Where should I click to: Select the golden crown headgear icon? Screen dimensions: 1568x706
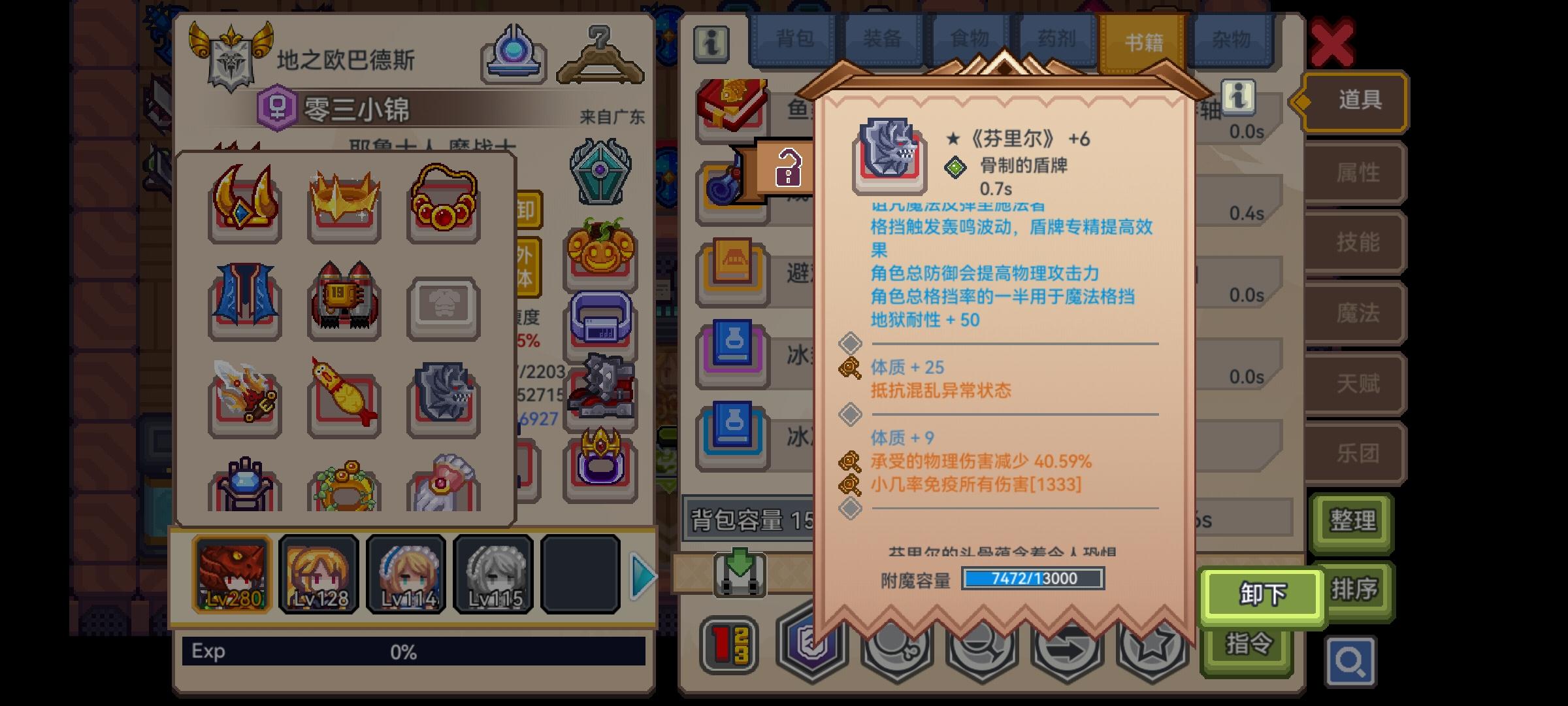click(x=344, y=203)
